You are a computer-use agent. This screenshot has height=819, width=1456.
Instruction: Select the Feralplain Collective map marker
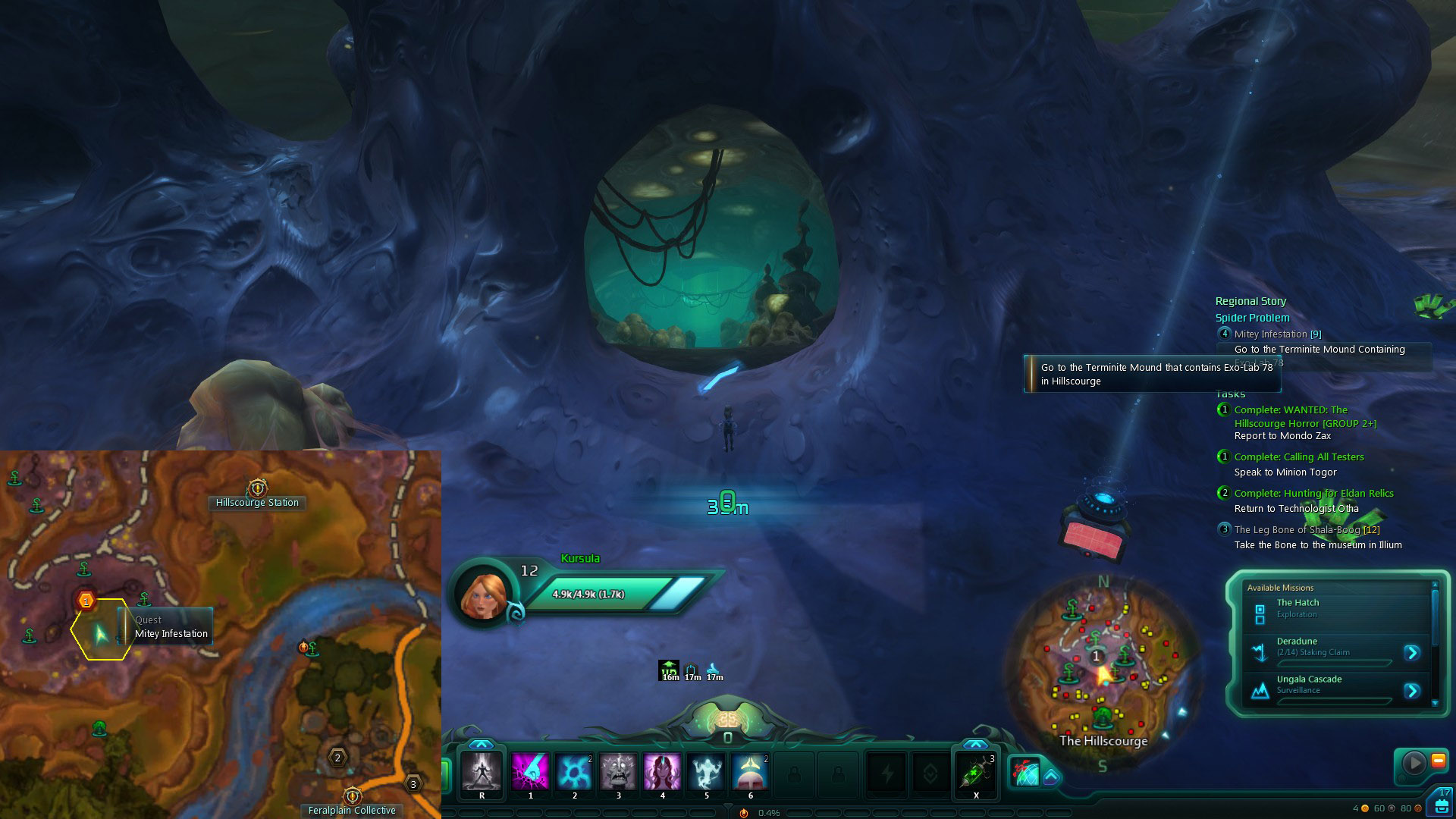(x=352, y=795)
